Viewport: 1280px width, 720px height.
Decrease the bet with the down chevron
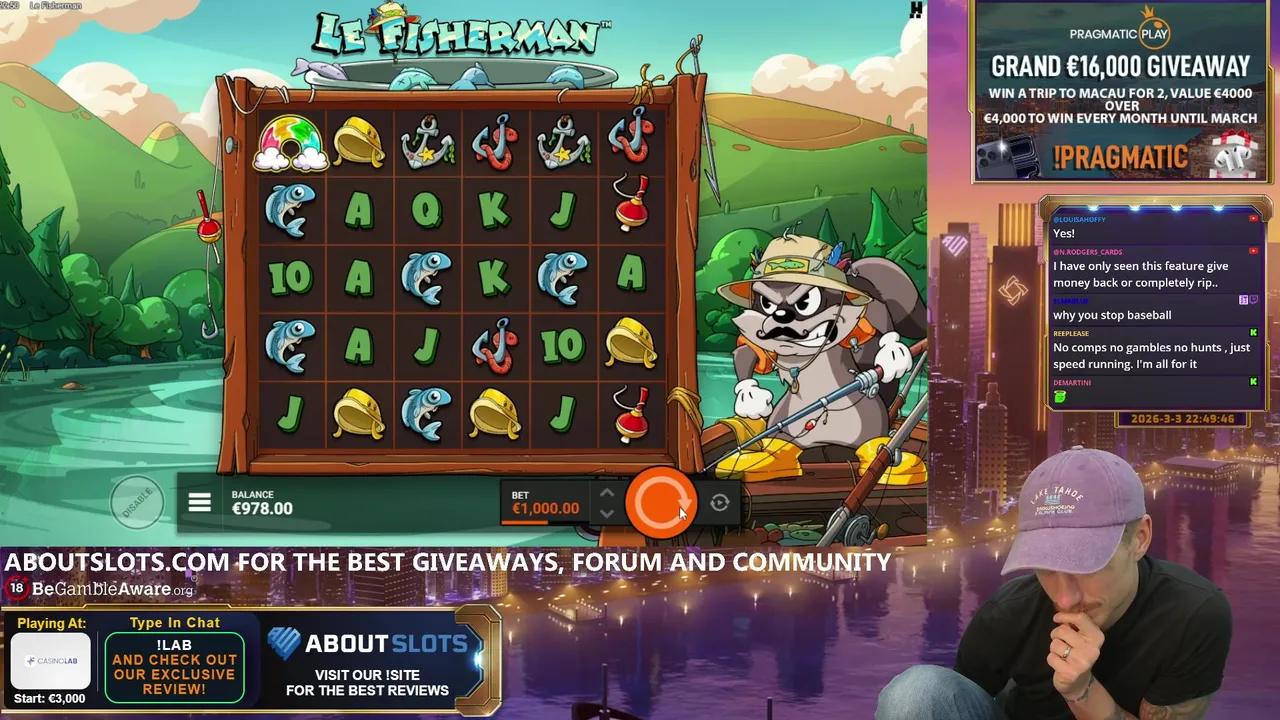(607, 514)
